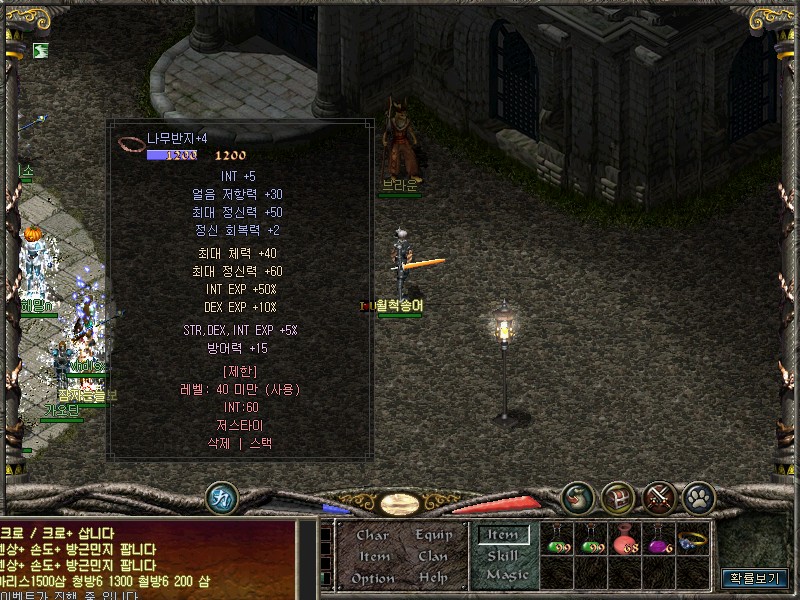This screenshot has height=600, width=800.
Task: Switch to the Skill tab
Action: click(x=504, y=555)
